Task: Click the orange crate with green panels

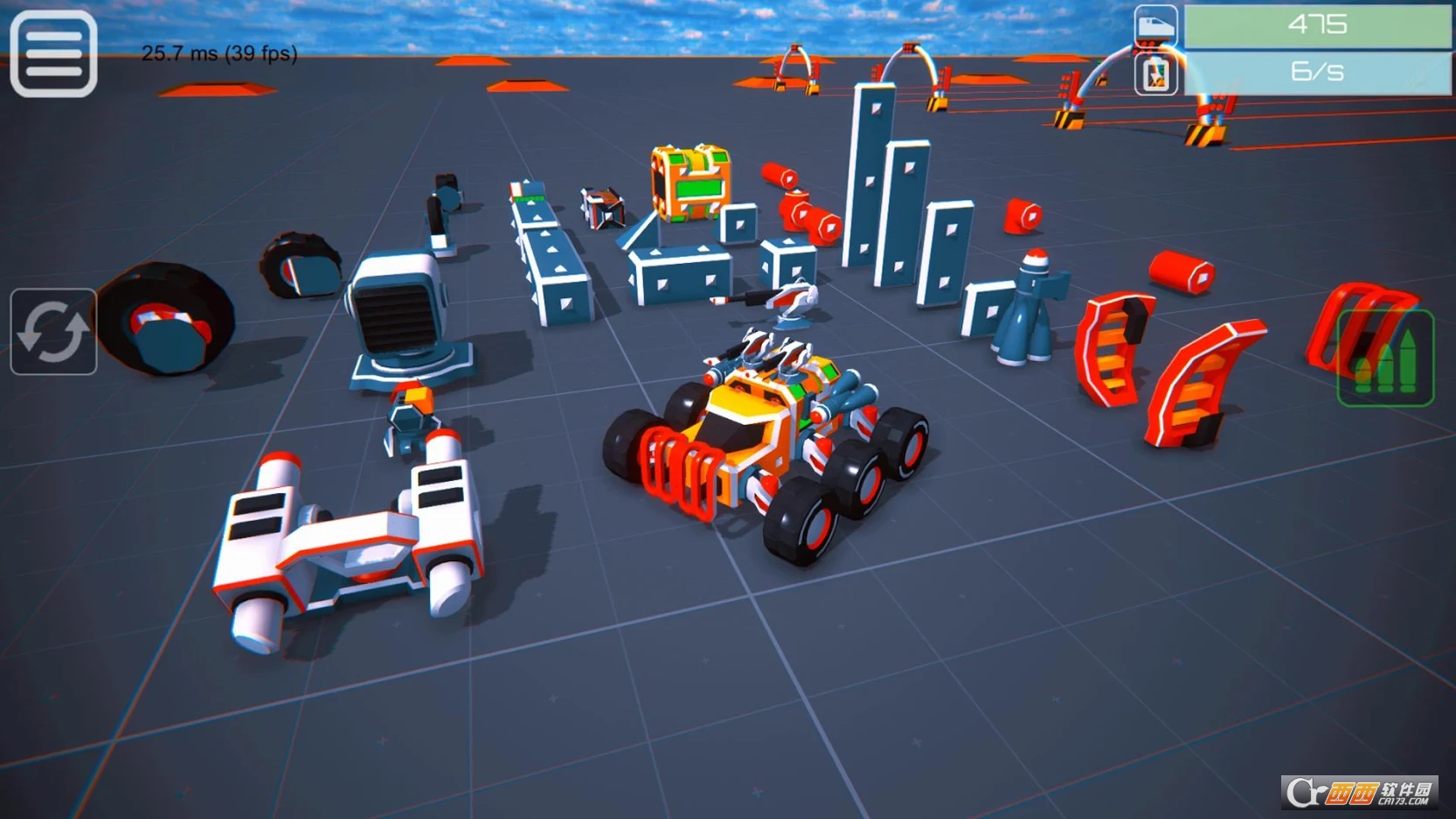Action: [x=692, y=184]
